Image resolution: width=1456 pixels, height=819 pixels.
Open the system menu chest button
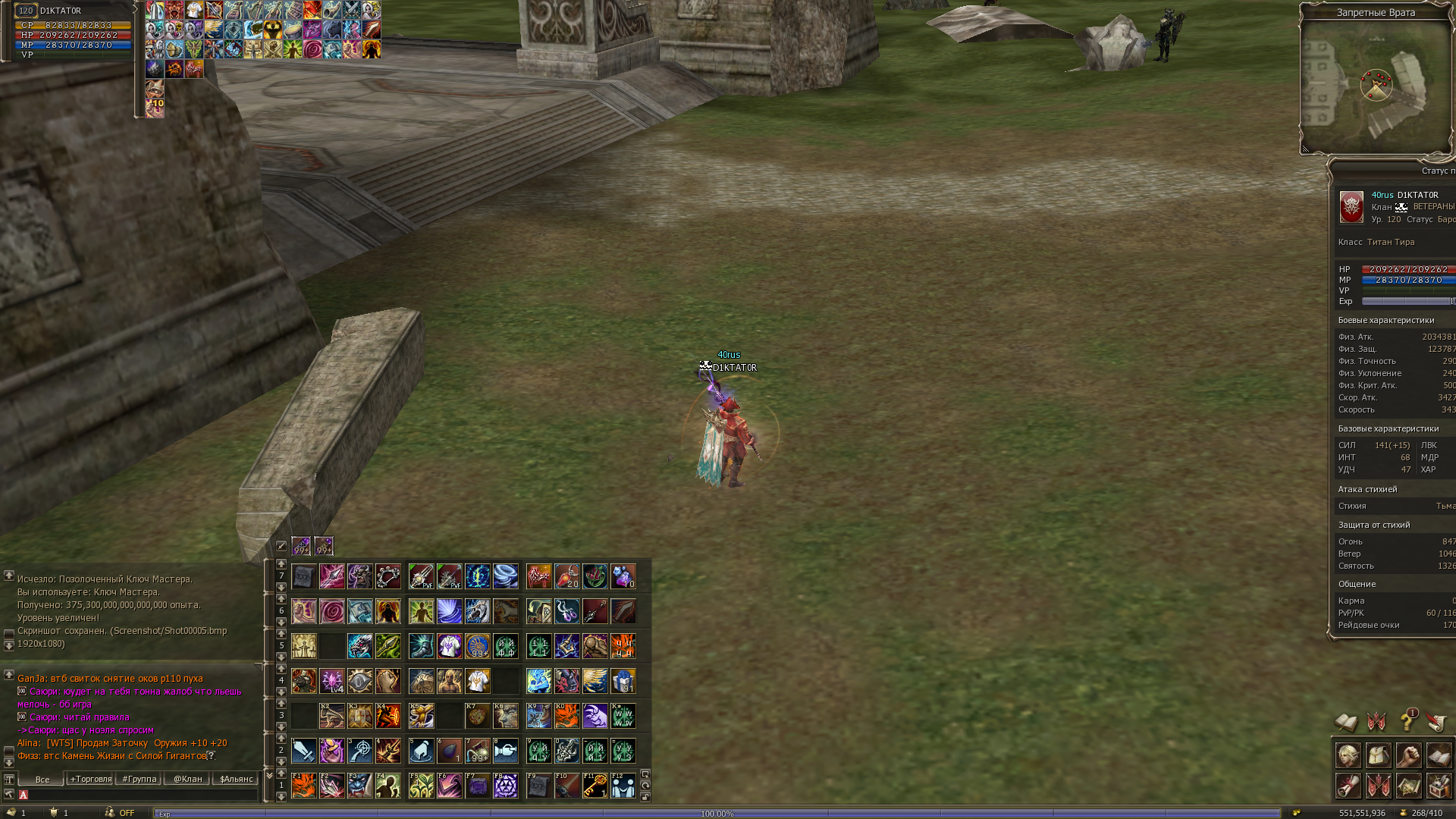click(1439, 786)
